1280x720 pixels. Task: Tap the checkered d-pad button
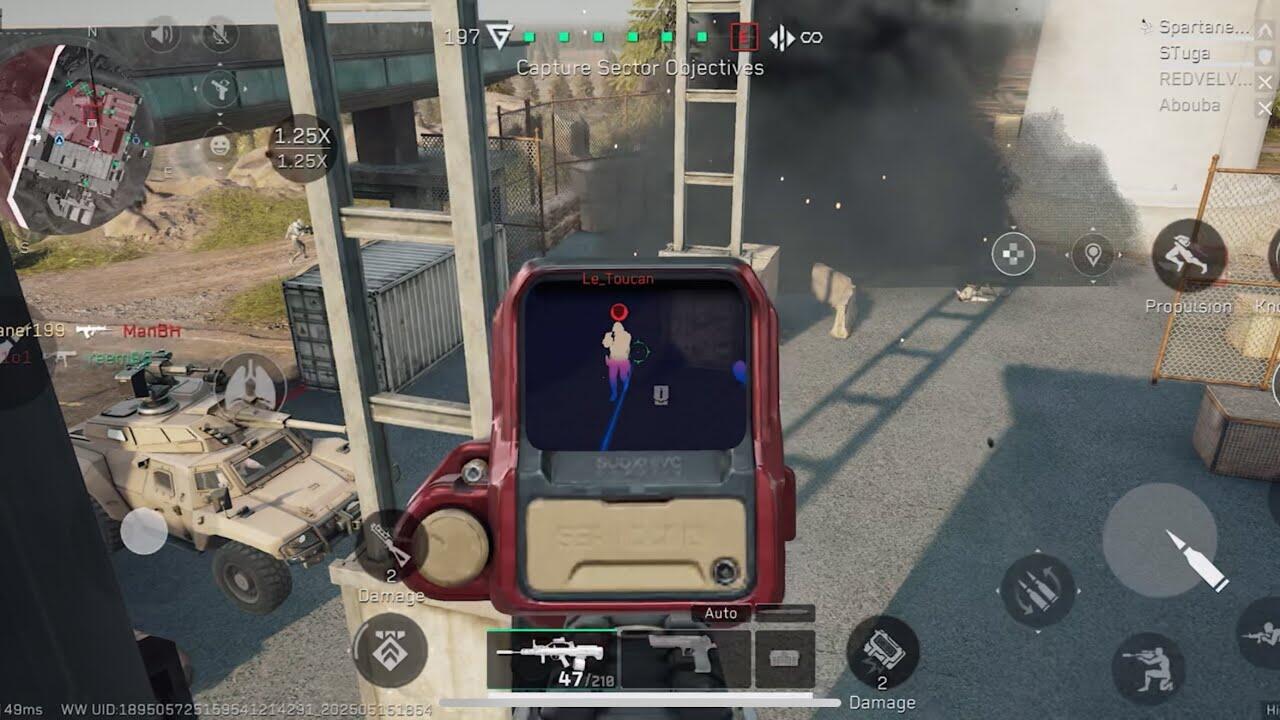[x=1013, y=254]
